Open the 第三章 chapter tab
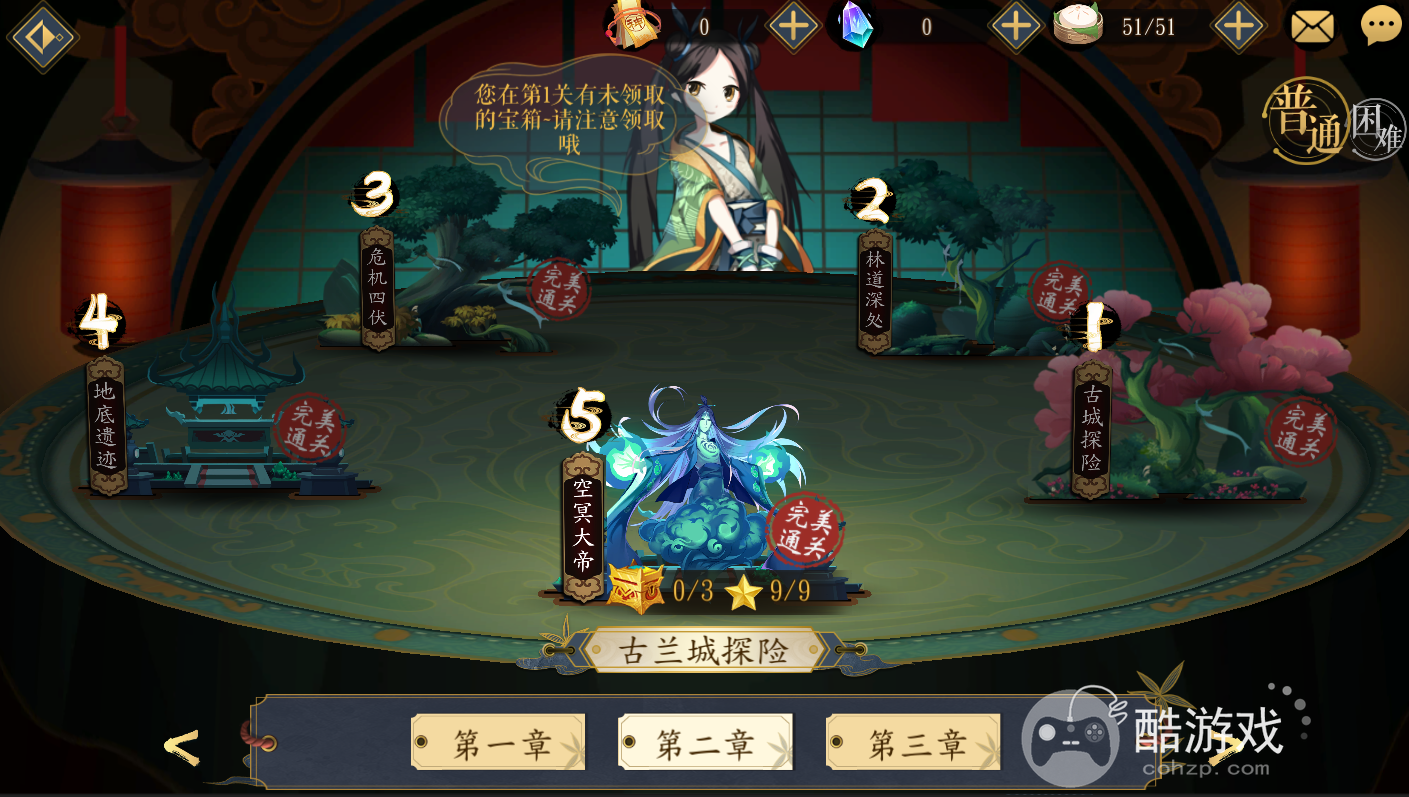This screenshot has height=797, width=1409. tap(911, 741)
